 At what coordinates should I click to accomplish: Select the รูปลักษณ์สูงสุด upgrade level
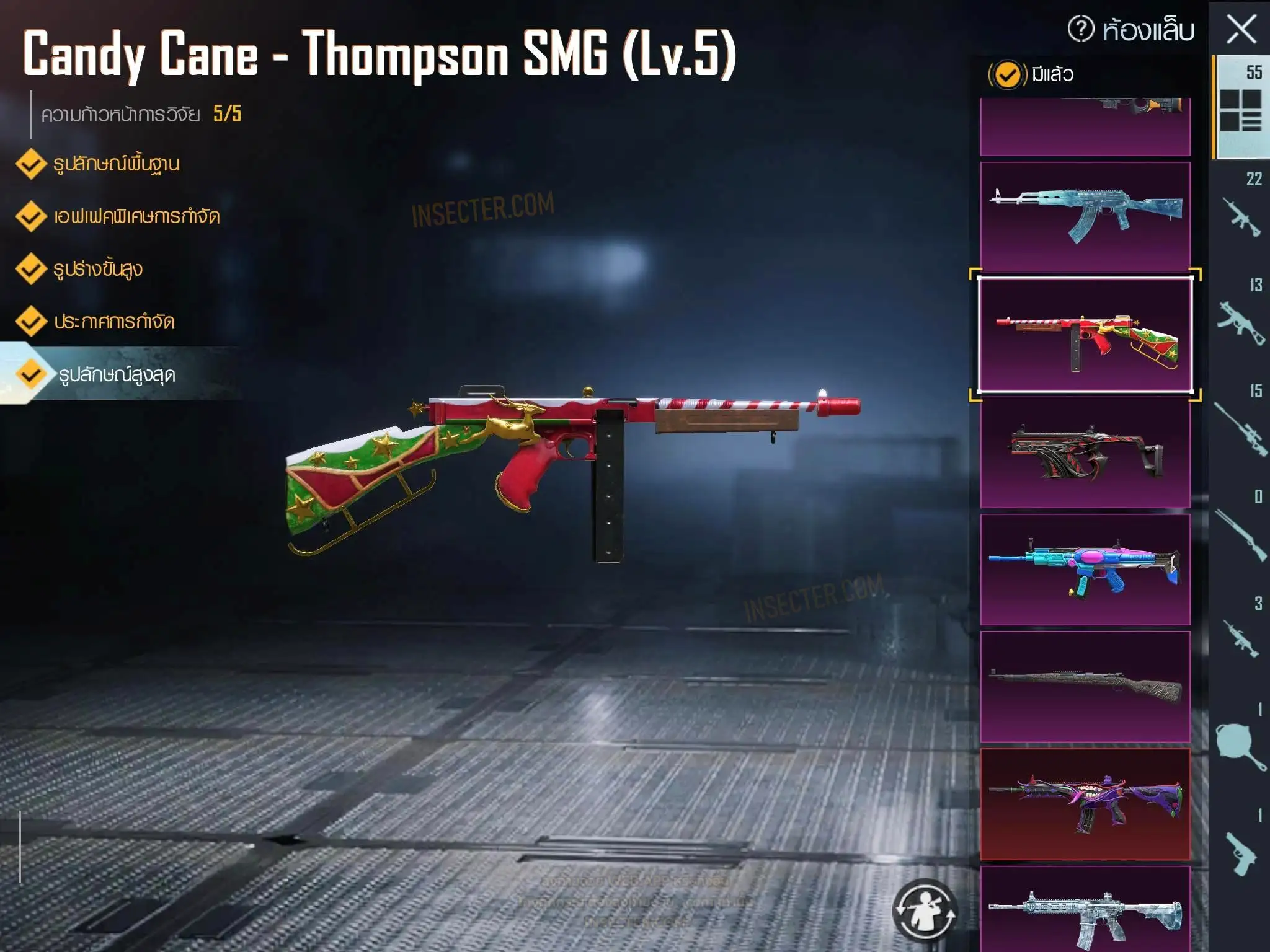point(116,375)
